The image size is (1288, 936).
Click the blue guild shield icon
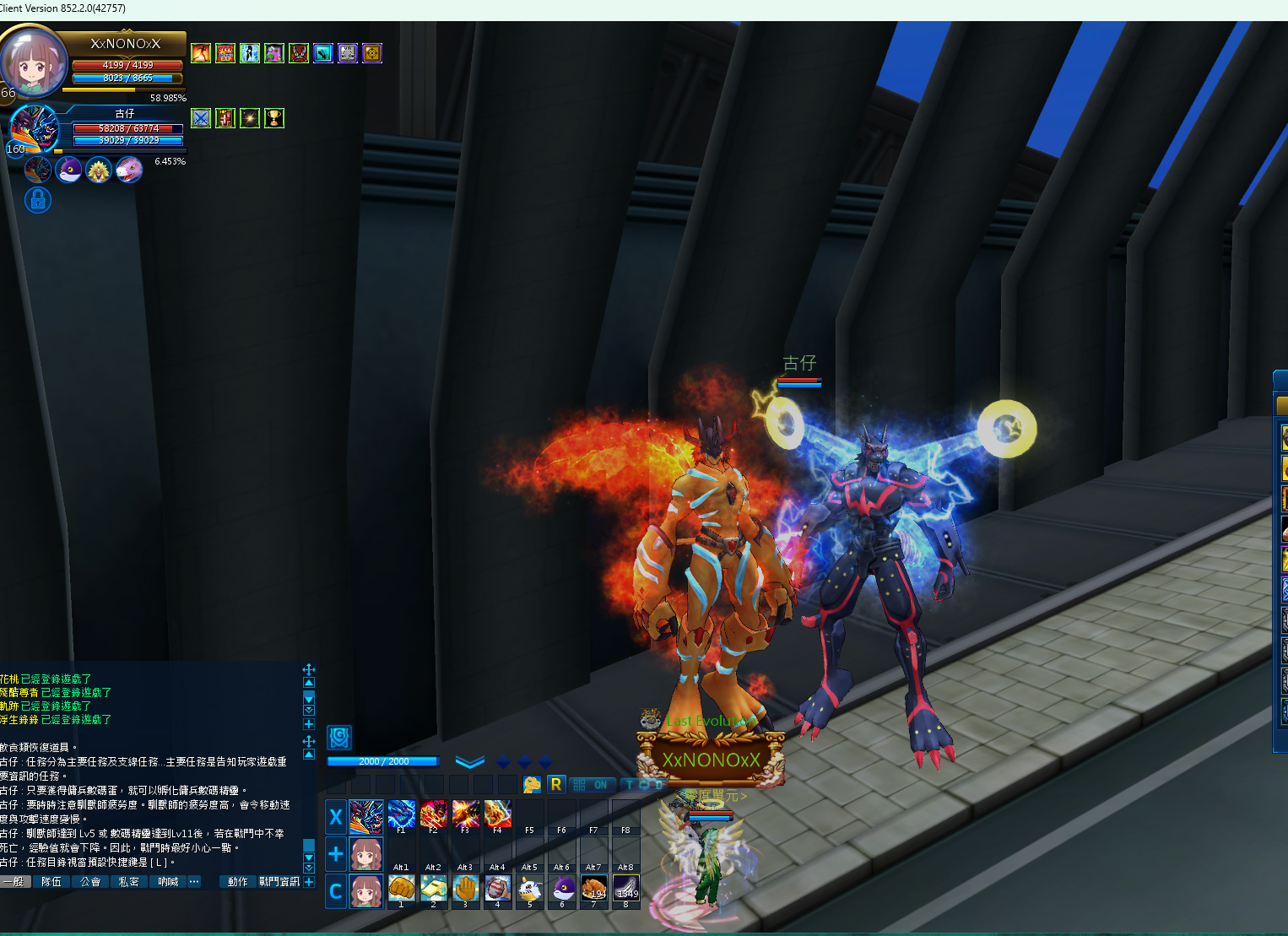tap(339, 738)
